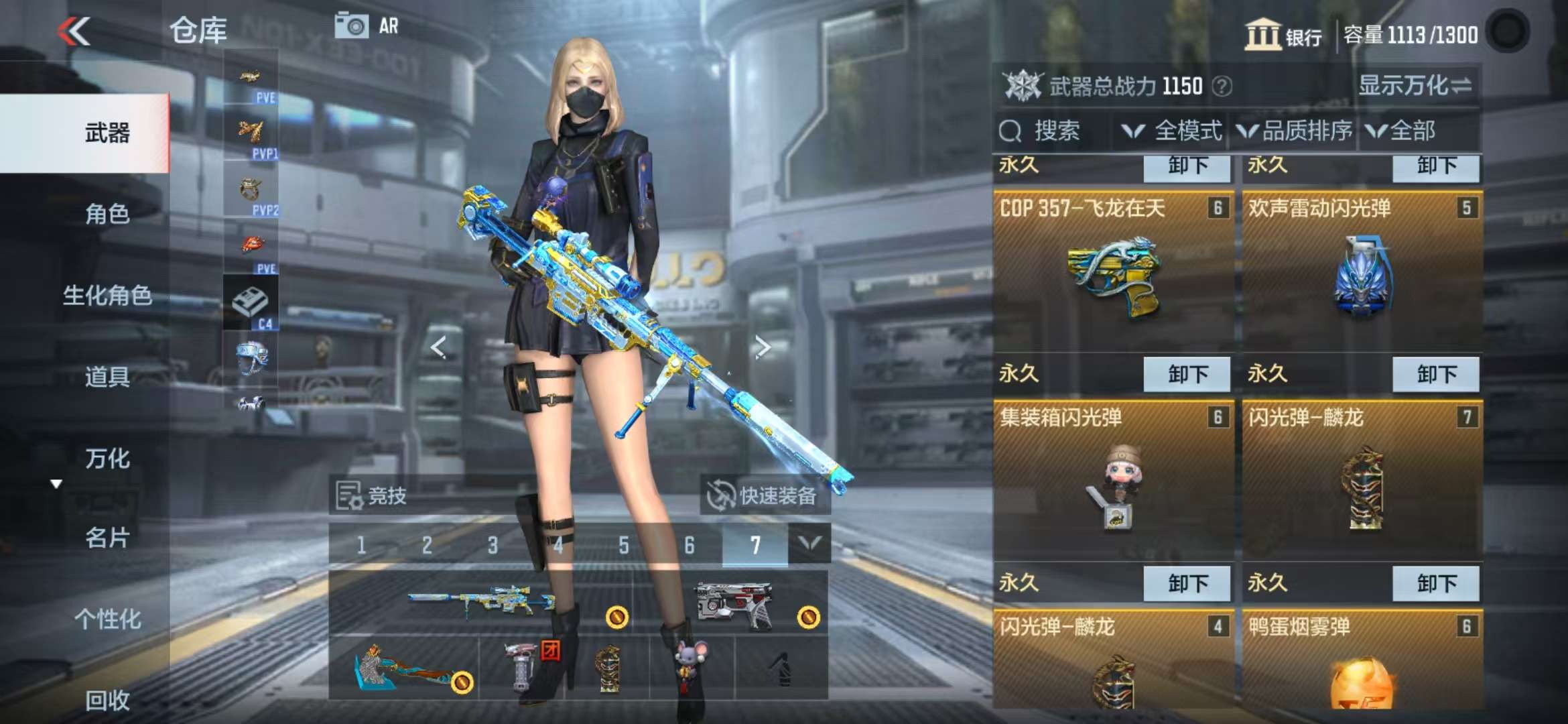Switch to loadout number 3

tap(493, 546)
